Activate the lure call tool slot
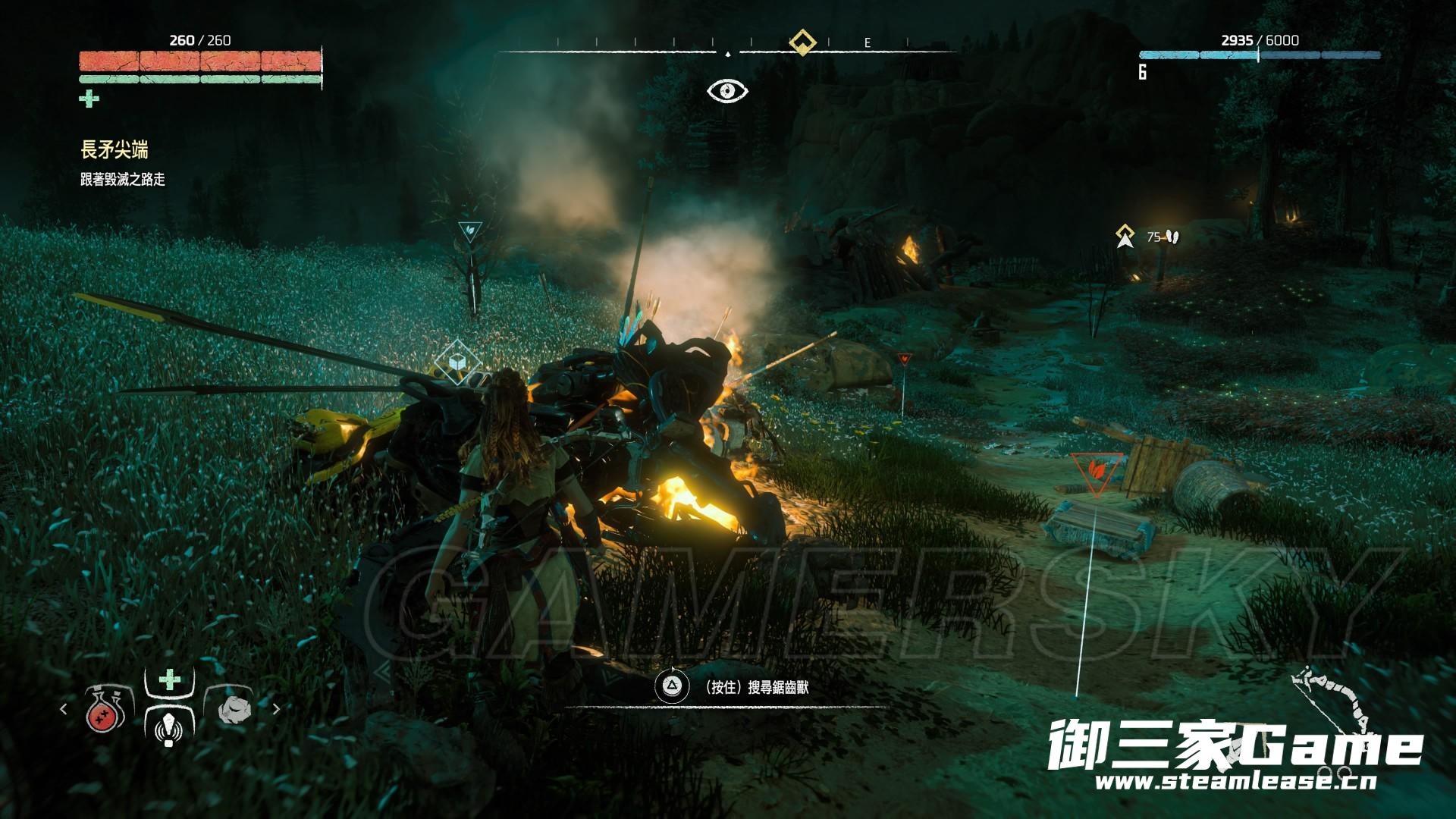The image size is (1456, 819). click(169, 720)
